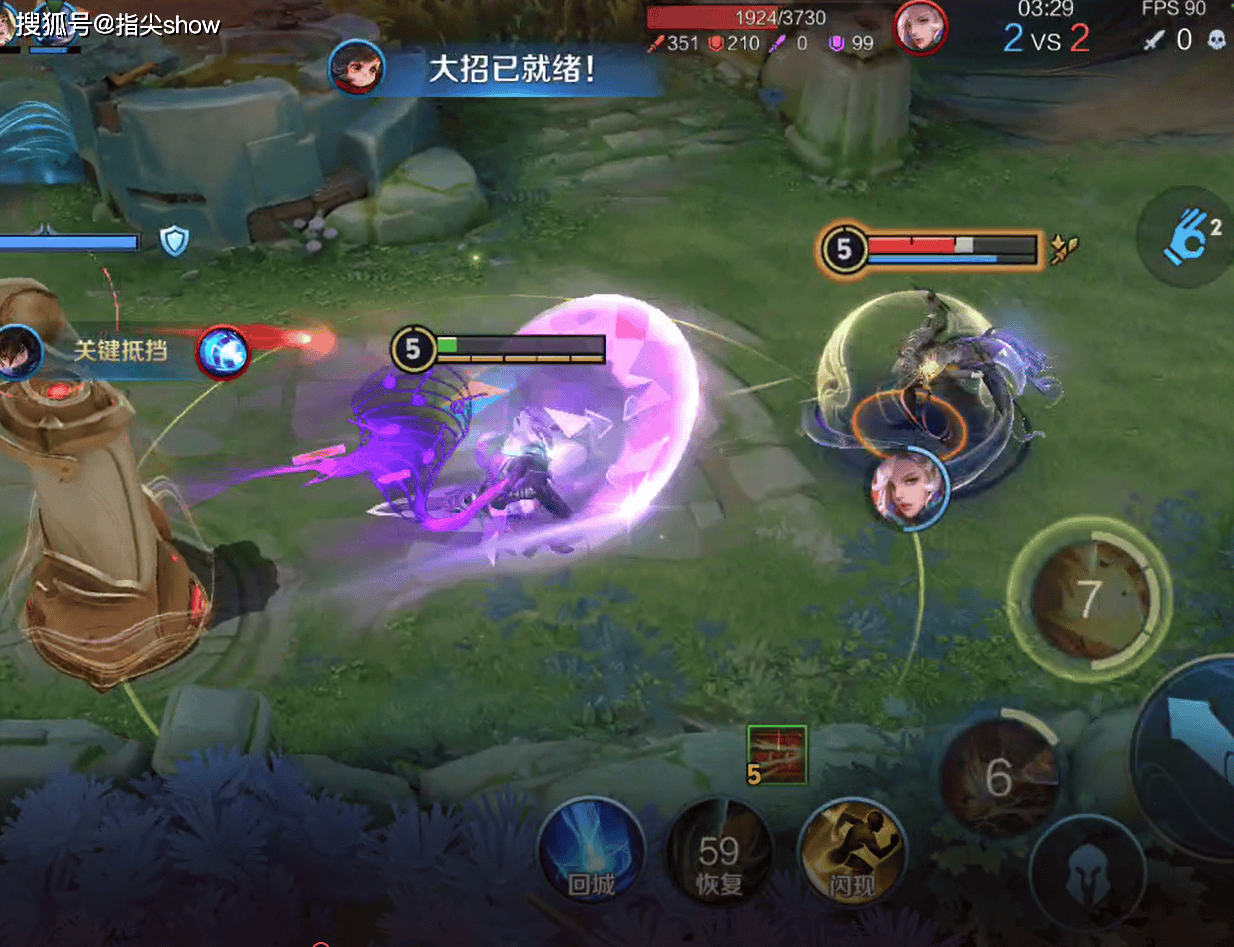Image resolution: width=1234 pixels, height=947 pixels.
Task: Select the red-ringed enemy portrait beside the score
Action: 921,27
